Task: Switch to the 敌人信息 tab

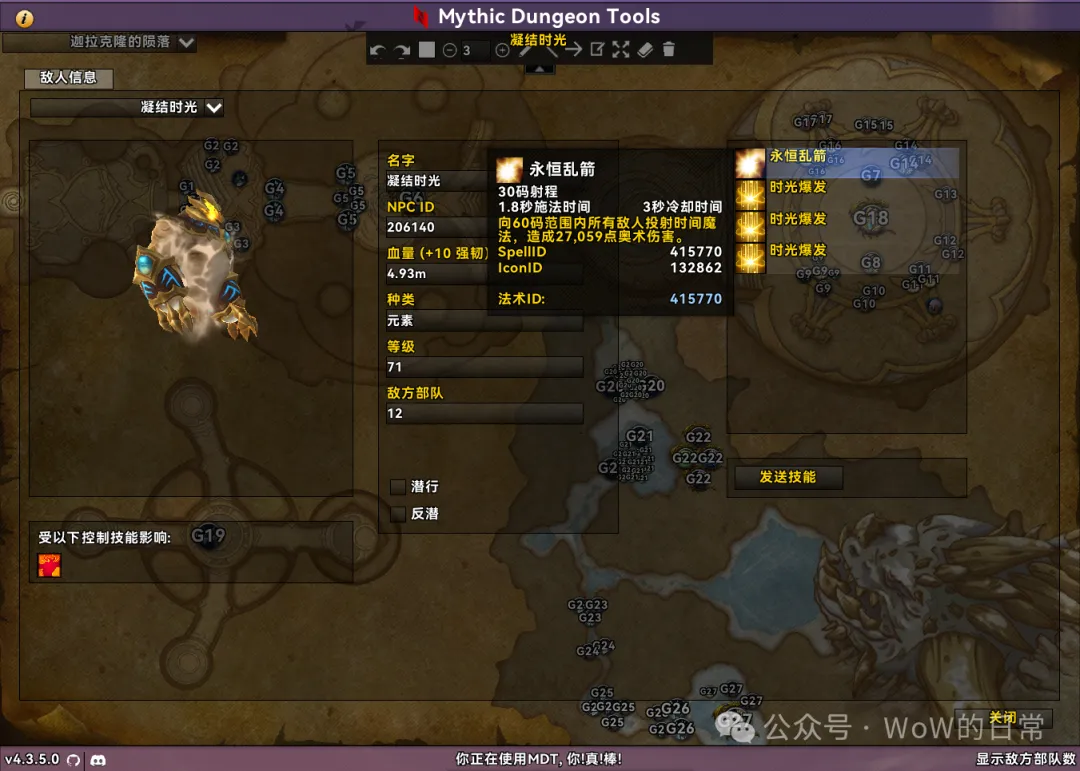Action: [x=68, y=77]
